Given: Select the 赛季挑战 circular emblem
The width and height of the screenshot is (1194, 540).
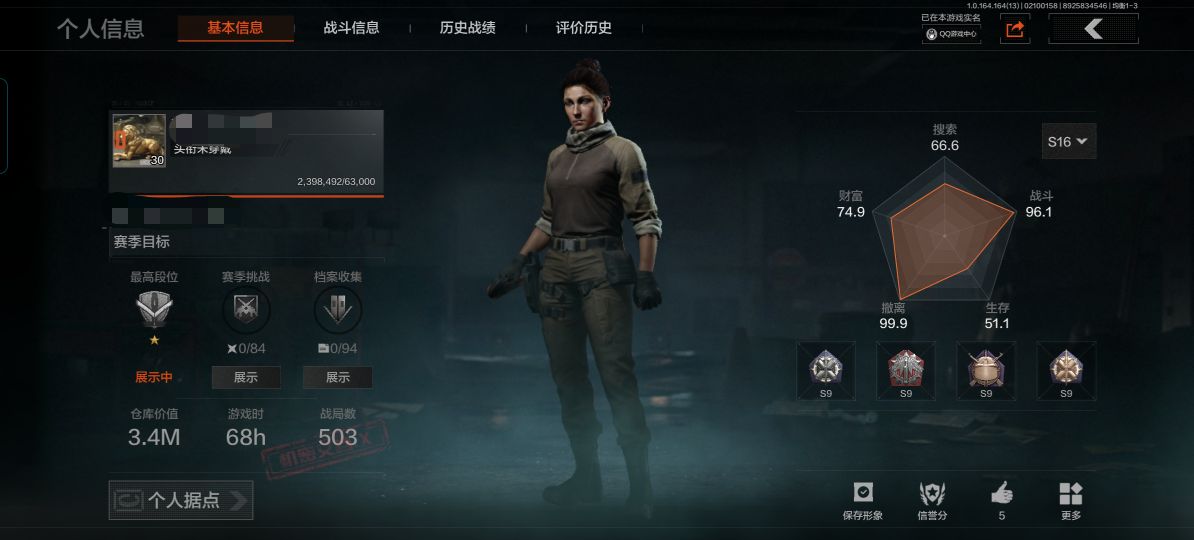Looking at the screenshot, I should 245,310.
